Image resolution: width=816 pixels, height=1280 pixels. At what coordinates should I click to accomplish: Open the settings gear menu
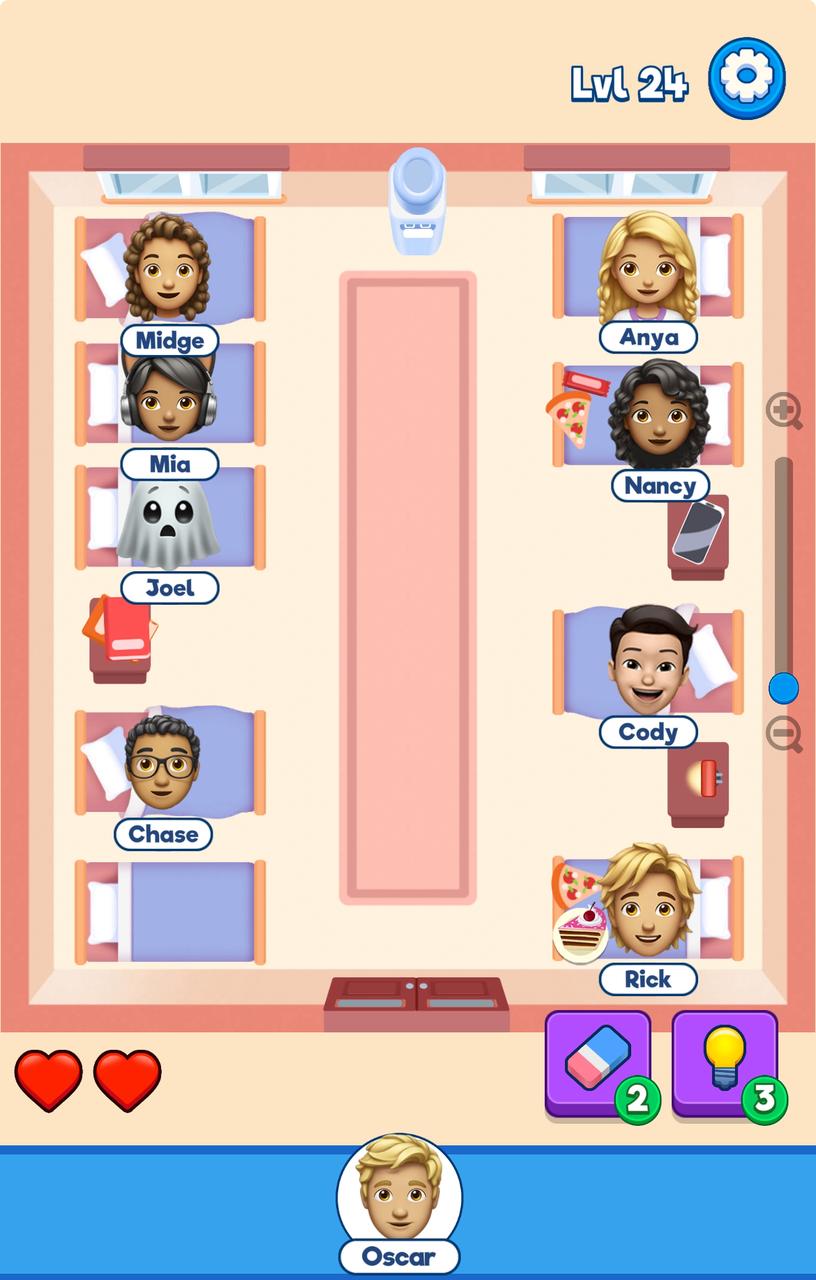pos(746,78)
